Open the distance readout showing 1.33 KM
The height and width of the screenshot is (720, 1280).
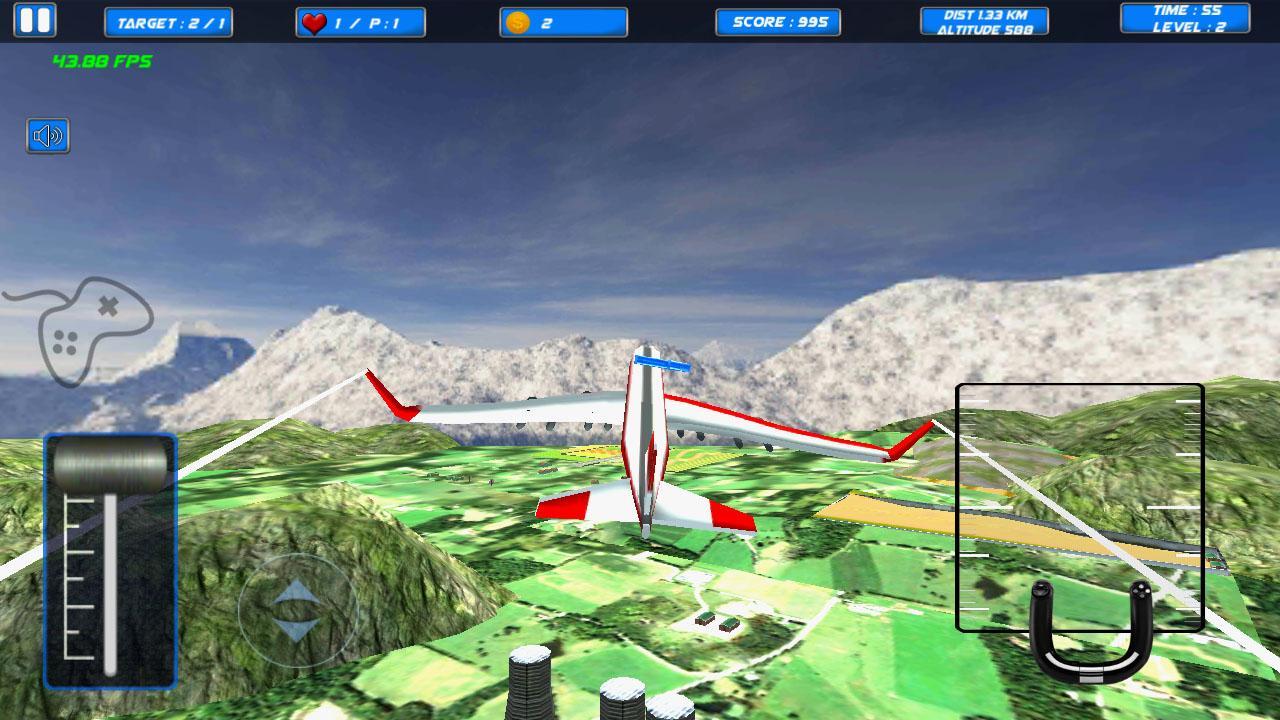(983, 14)
